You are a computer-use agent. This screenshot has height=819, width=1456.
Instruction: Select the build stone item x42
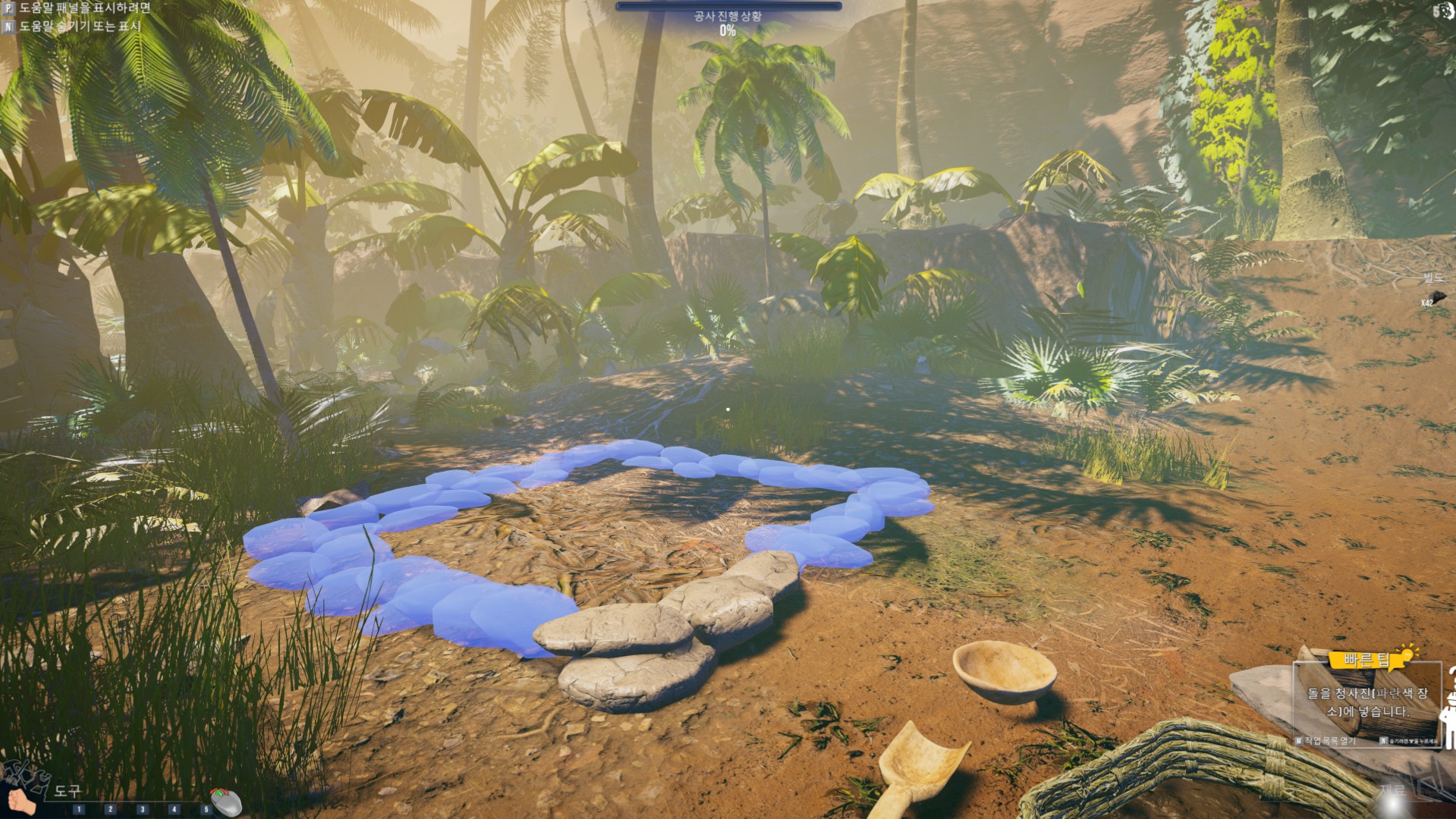click(1436, 297)
